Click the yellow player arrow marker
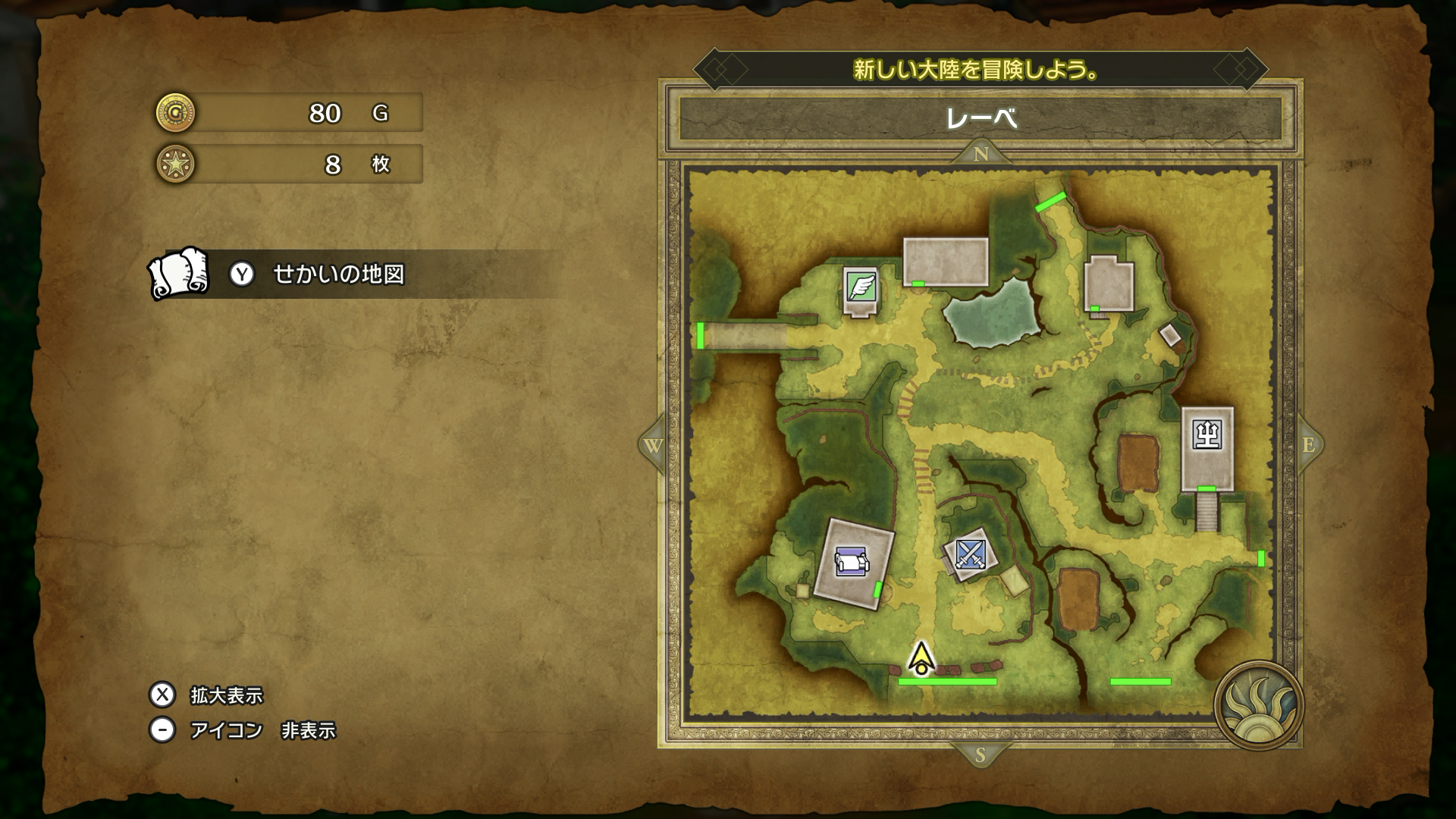Screen dimensions: 1456x819 point(921,658)
